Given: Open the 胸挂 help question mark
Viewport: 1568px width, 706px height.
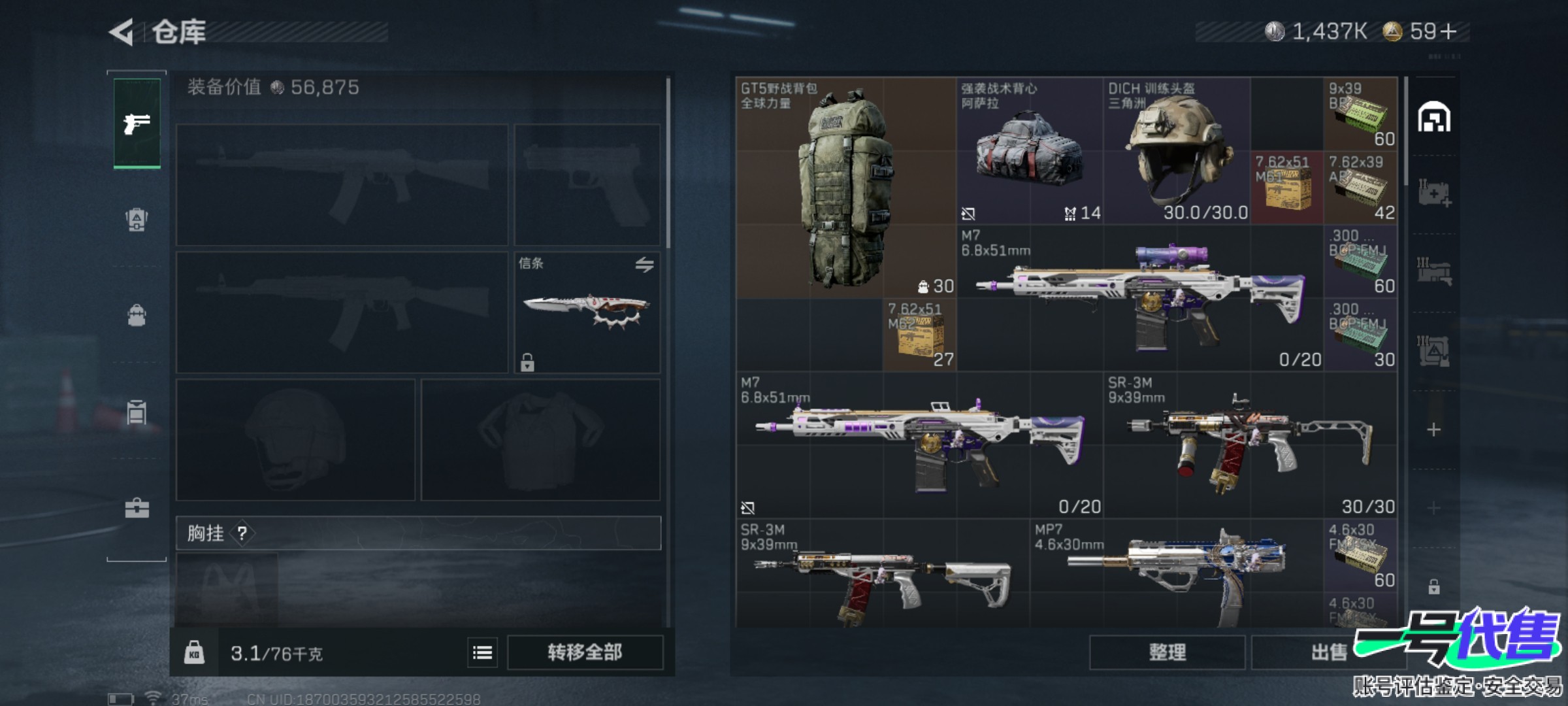Looking at the screenshot, I should (242, 533).
